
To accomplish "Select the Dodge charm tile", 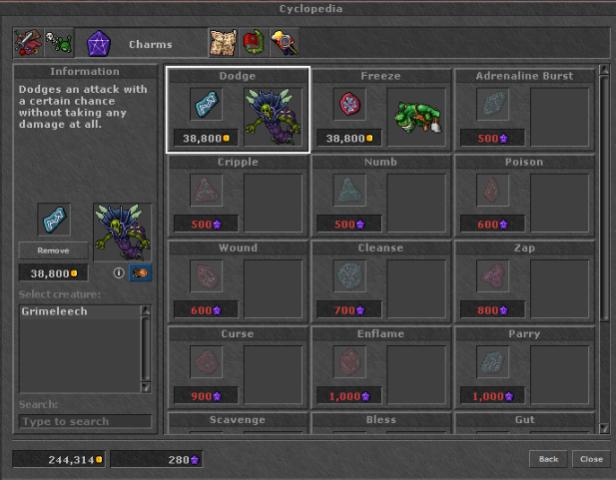I will point(238,109).
